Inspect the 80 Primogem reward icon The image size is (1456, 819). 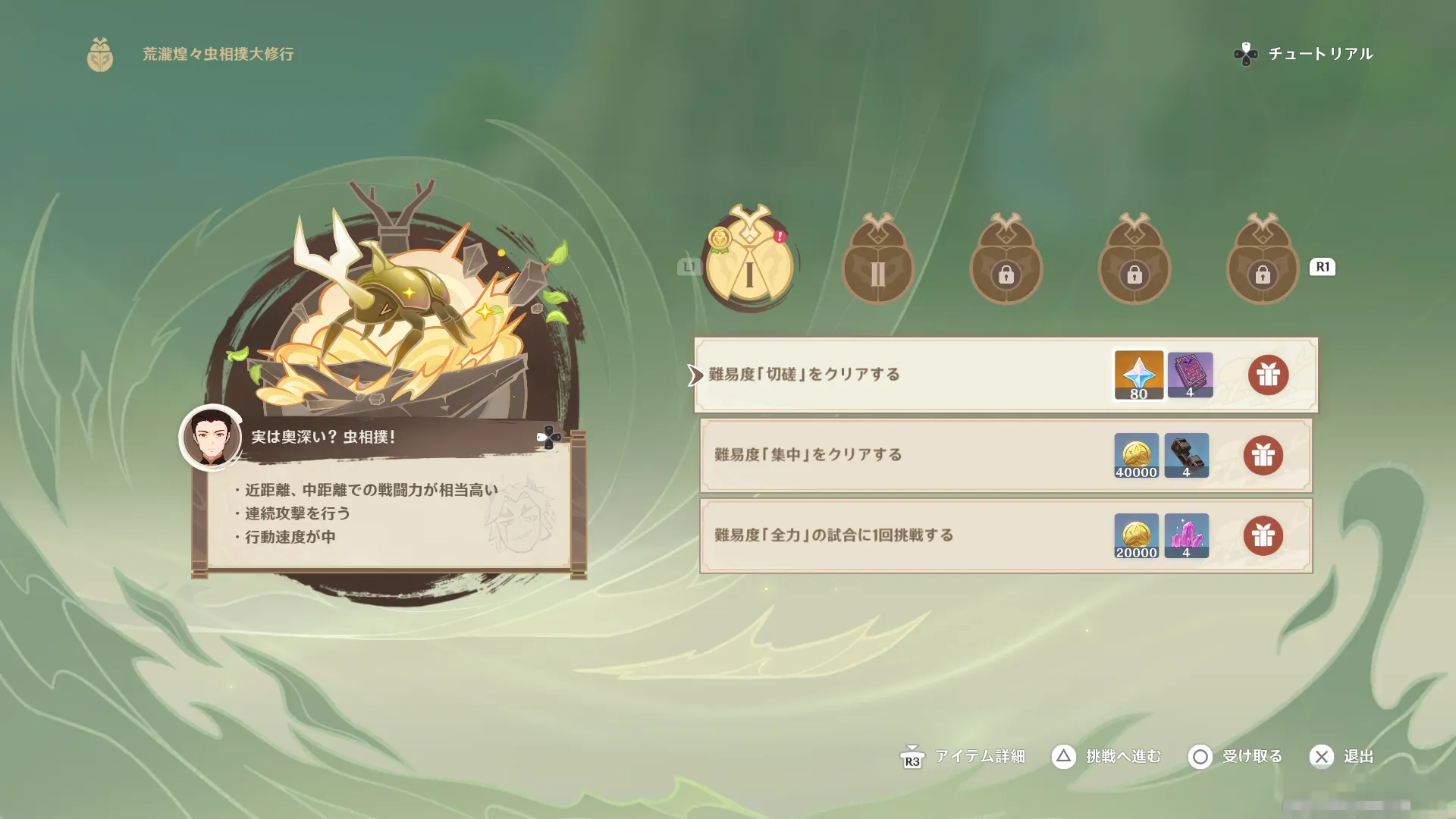pos(1138,375)
